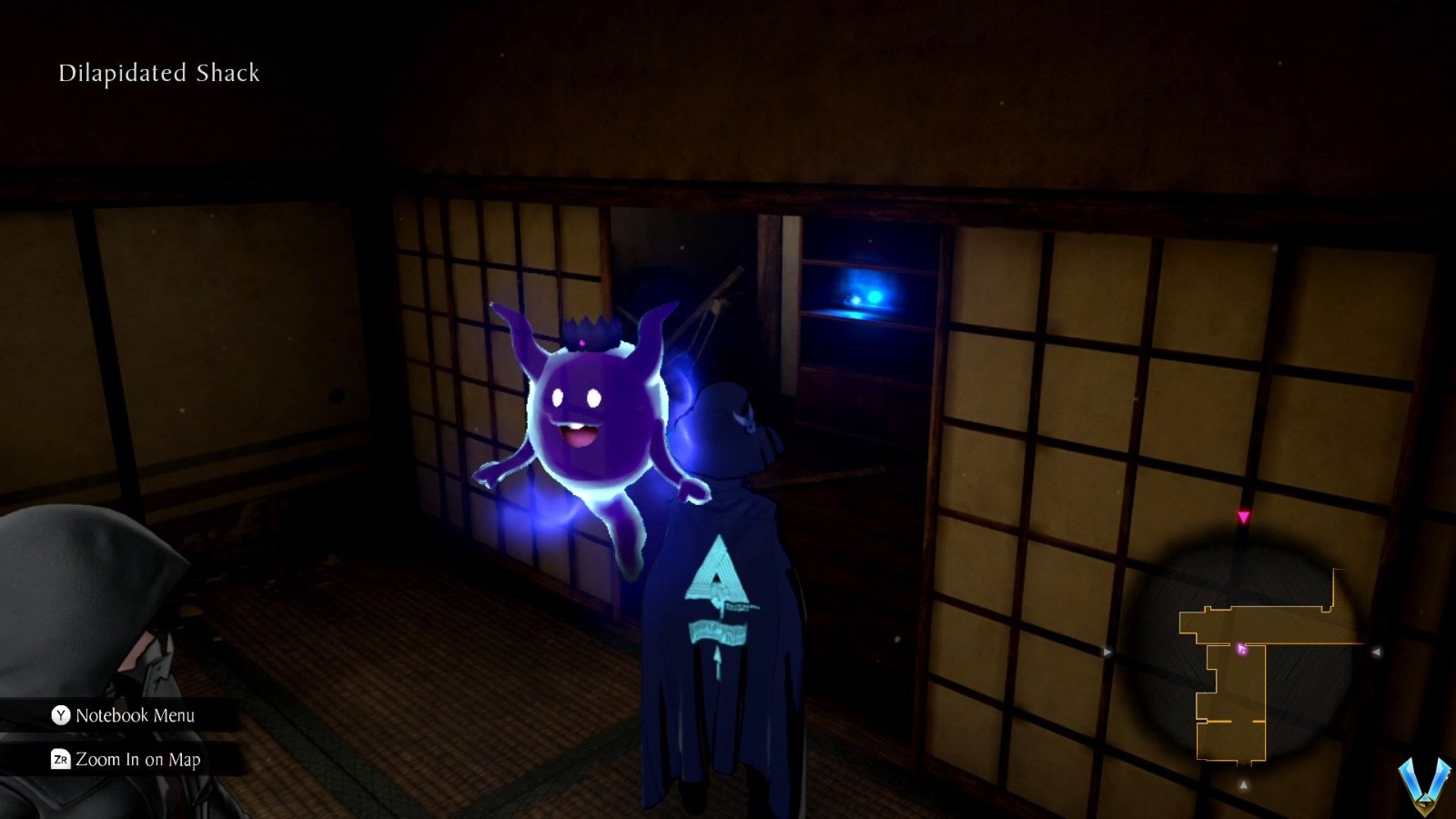Select the Dilapidated Shack location title
Viewport: 1456px width, 819px height.
[157, 73]
